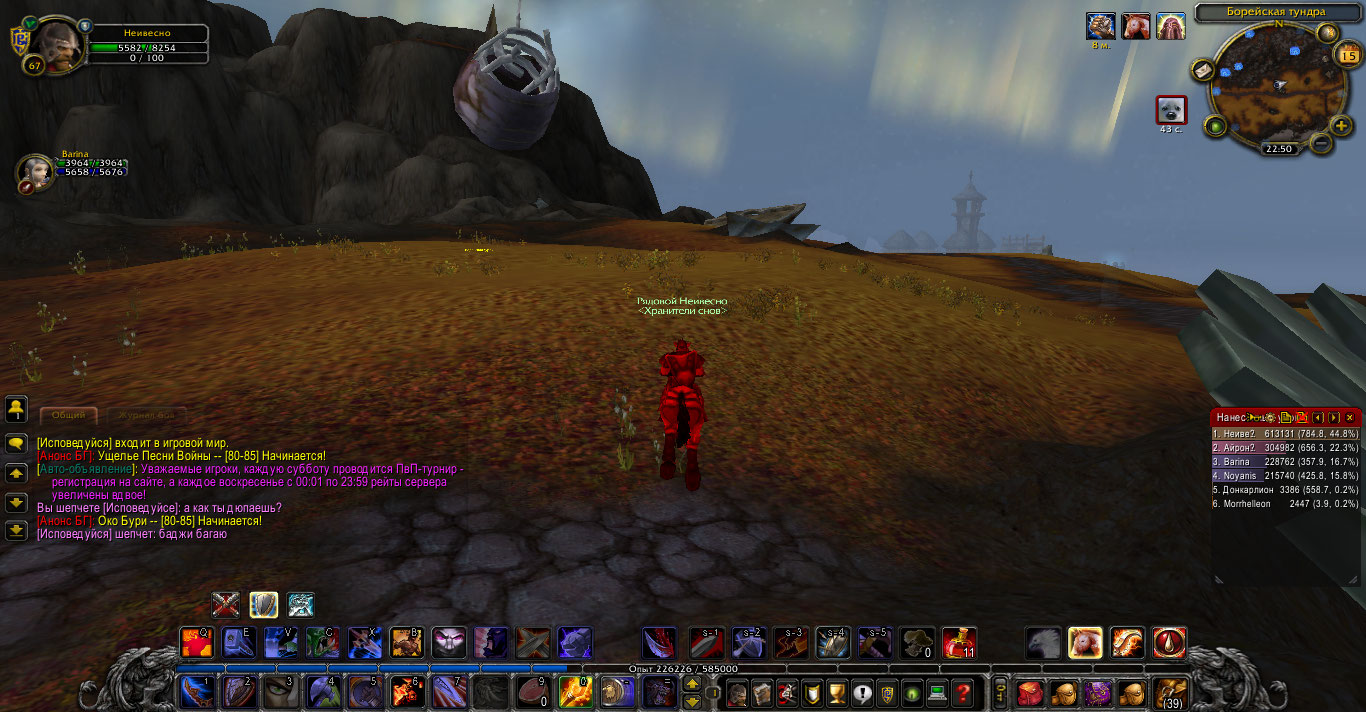
Task: Zoom in the minimap with the plus button
Action: click(1342, 126)
